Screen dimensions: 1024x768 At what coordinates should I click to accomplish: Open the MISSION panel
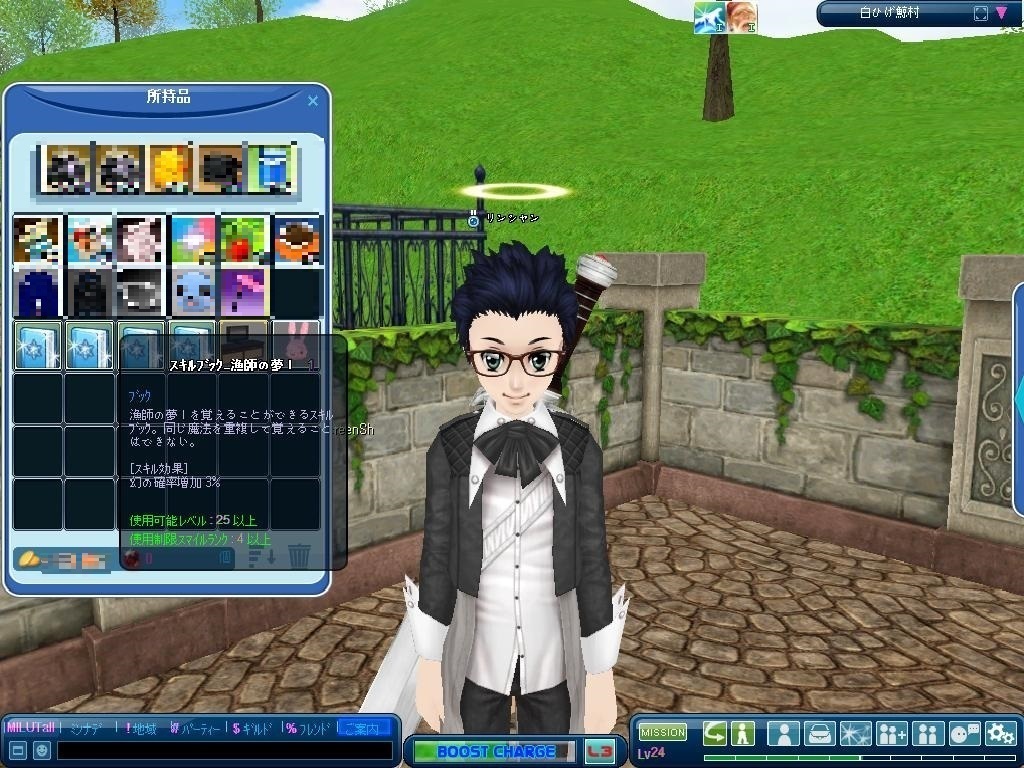pos(662,732)
